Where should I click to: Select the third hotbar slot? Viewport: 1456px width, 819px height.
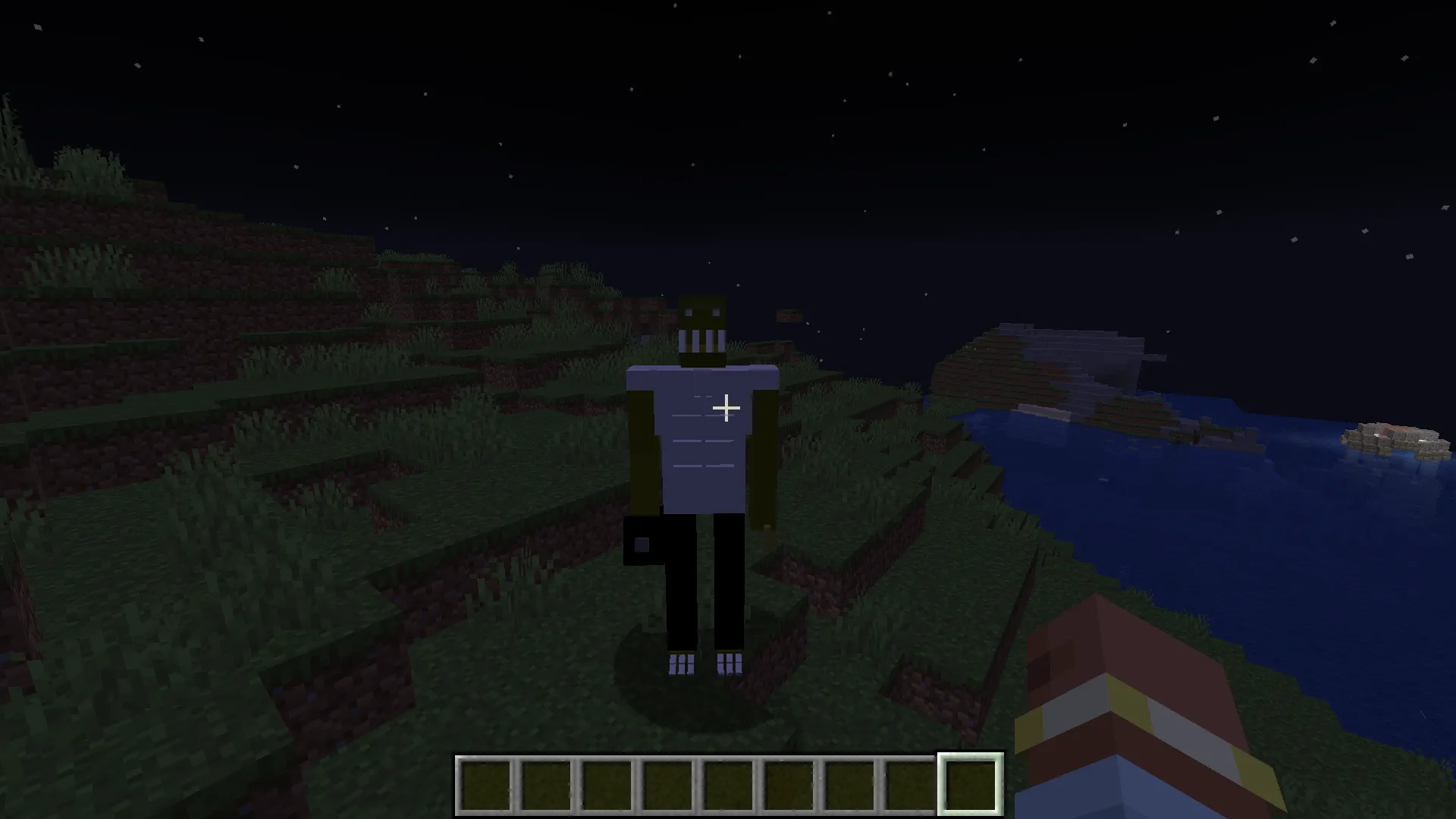point(605,782)
